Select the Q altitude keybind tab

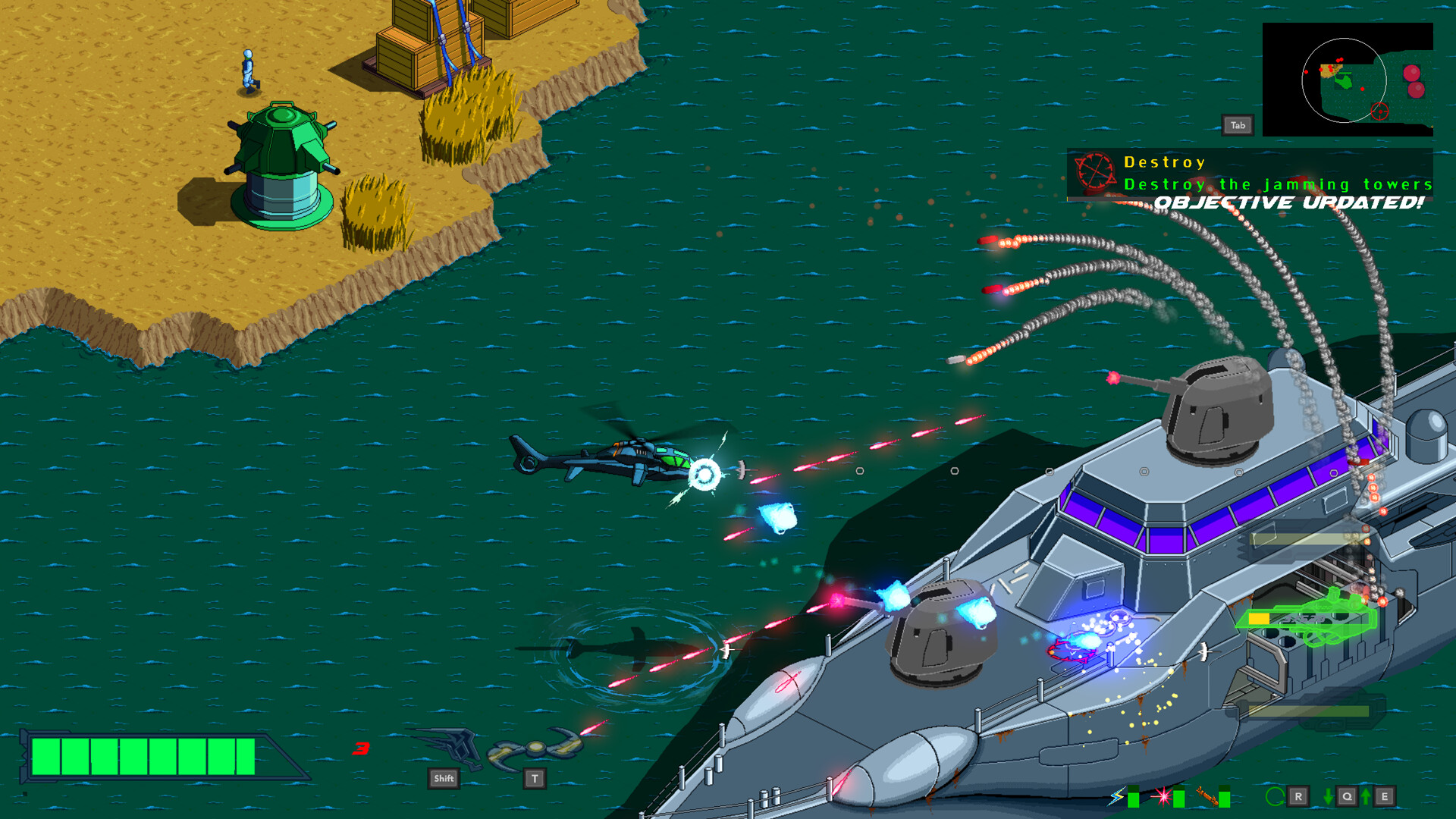pos(1347,796)
